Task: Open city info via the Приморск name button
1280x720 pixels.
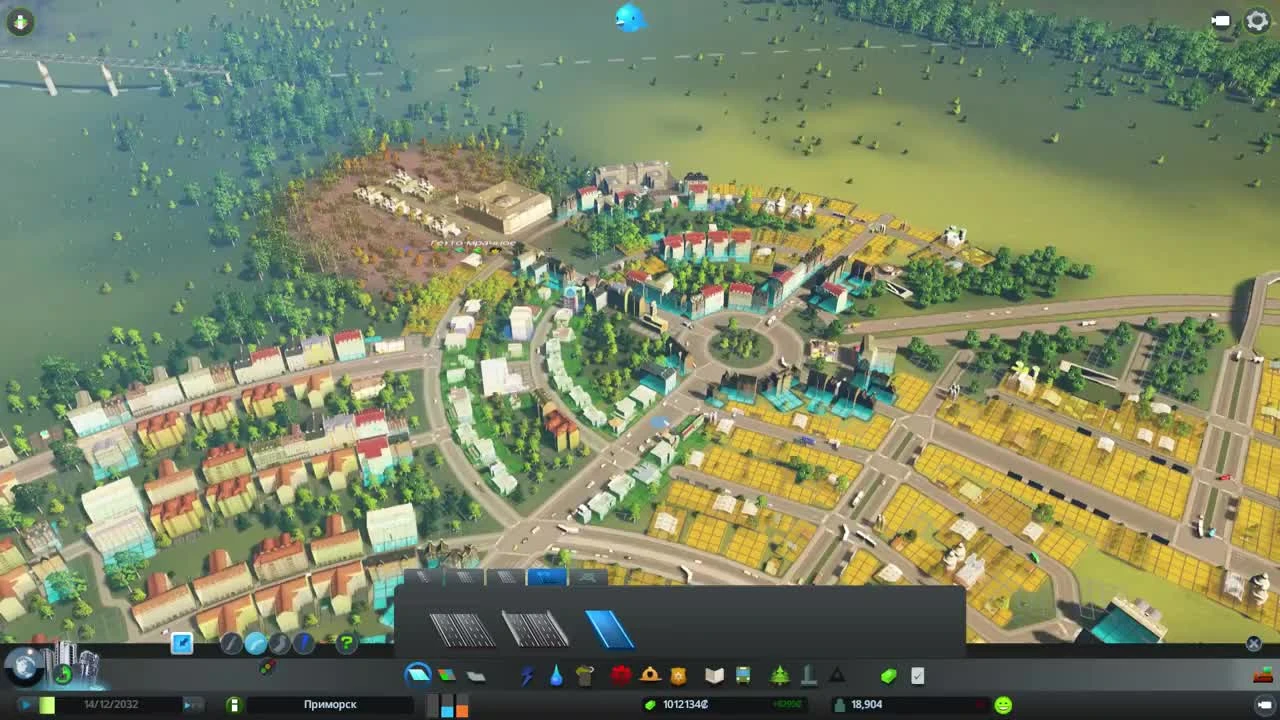Action: (330, 704)
